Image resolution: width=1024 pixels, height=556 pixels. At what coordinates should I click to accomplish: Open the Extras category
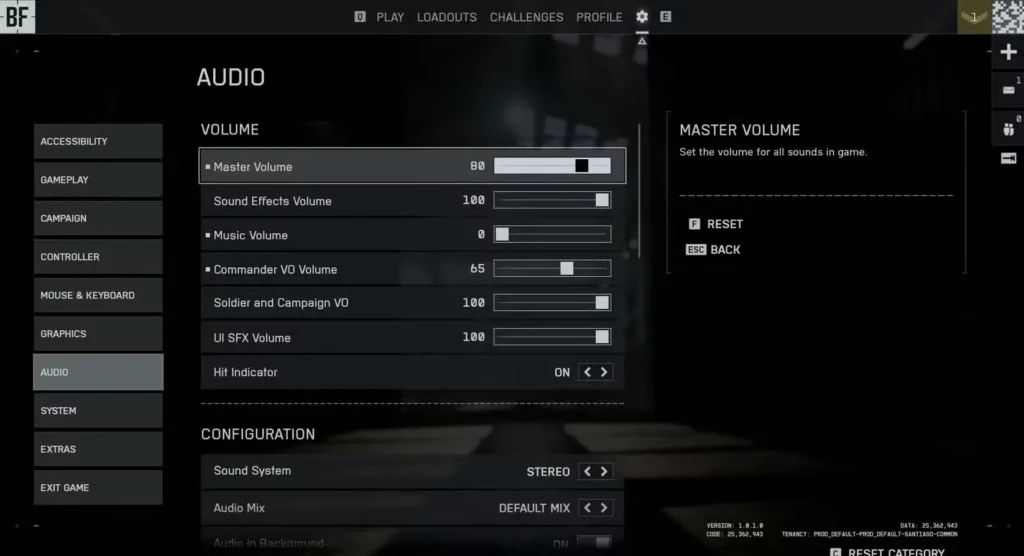point(98,450)
